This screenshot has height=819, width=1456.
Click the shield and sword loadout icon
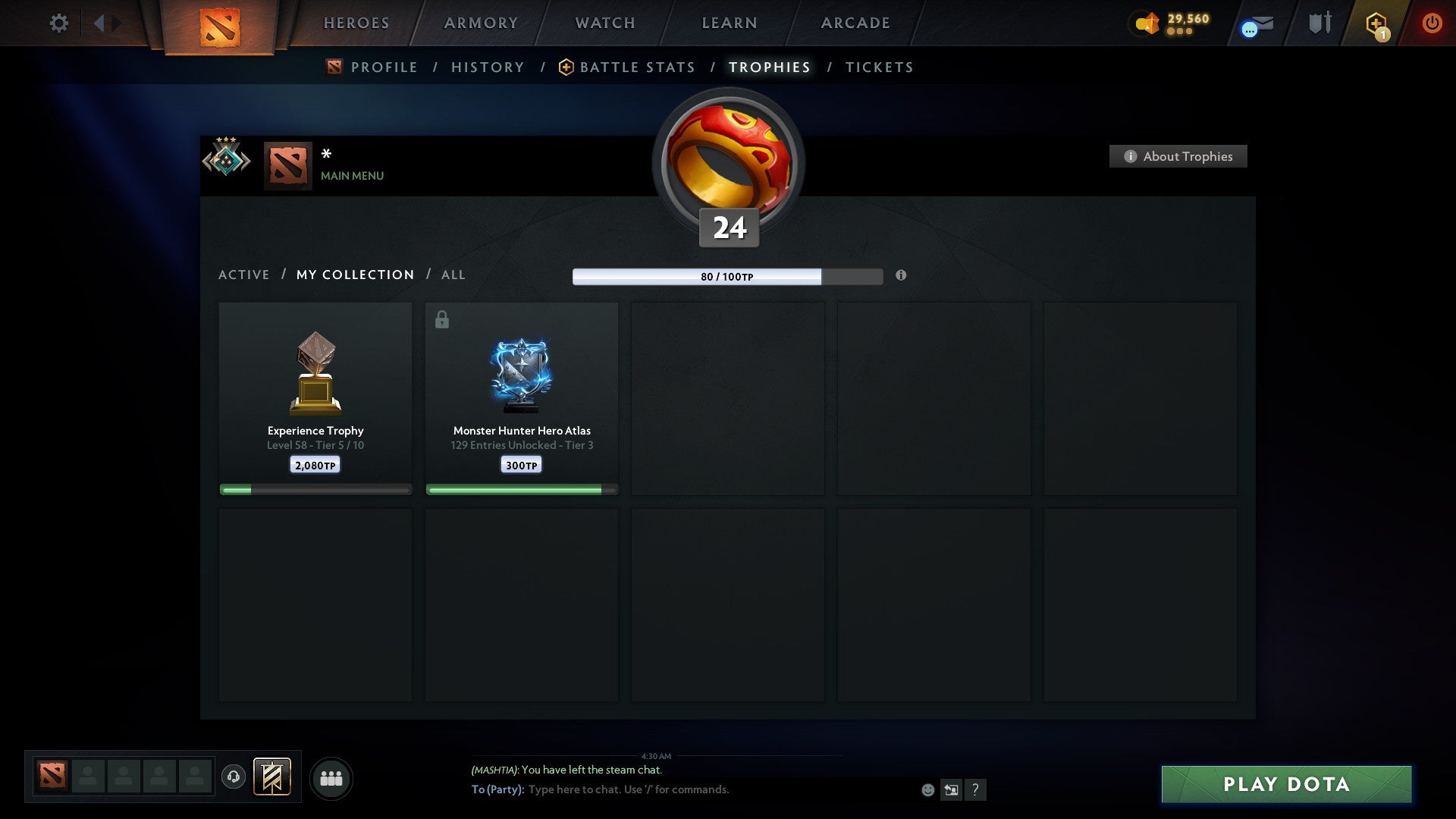point(1319,23)
